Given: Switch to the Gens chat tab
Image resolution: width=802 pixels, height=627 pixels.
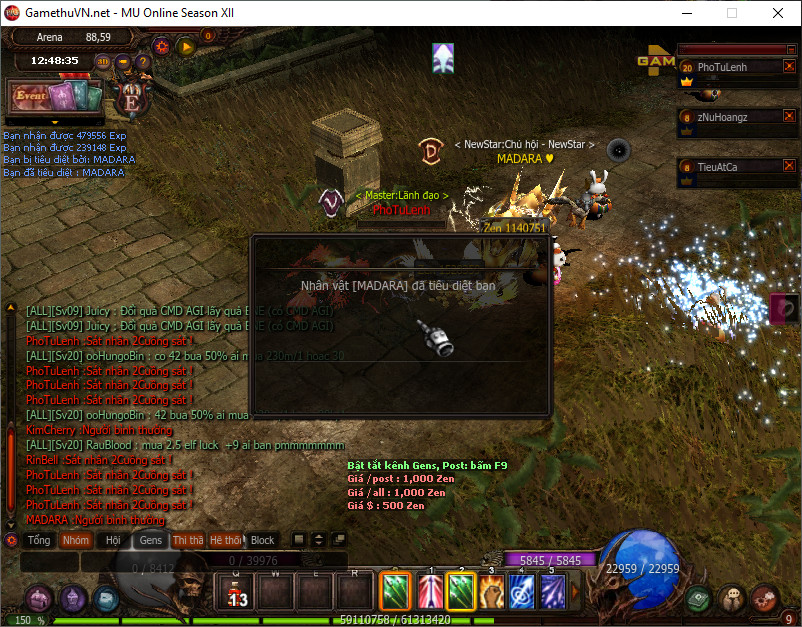Looking at the screenshot, I should point(150,541).
